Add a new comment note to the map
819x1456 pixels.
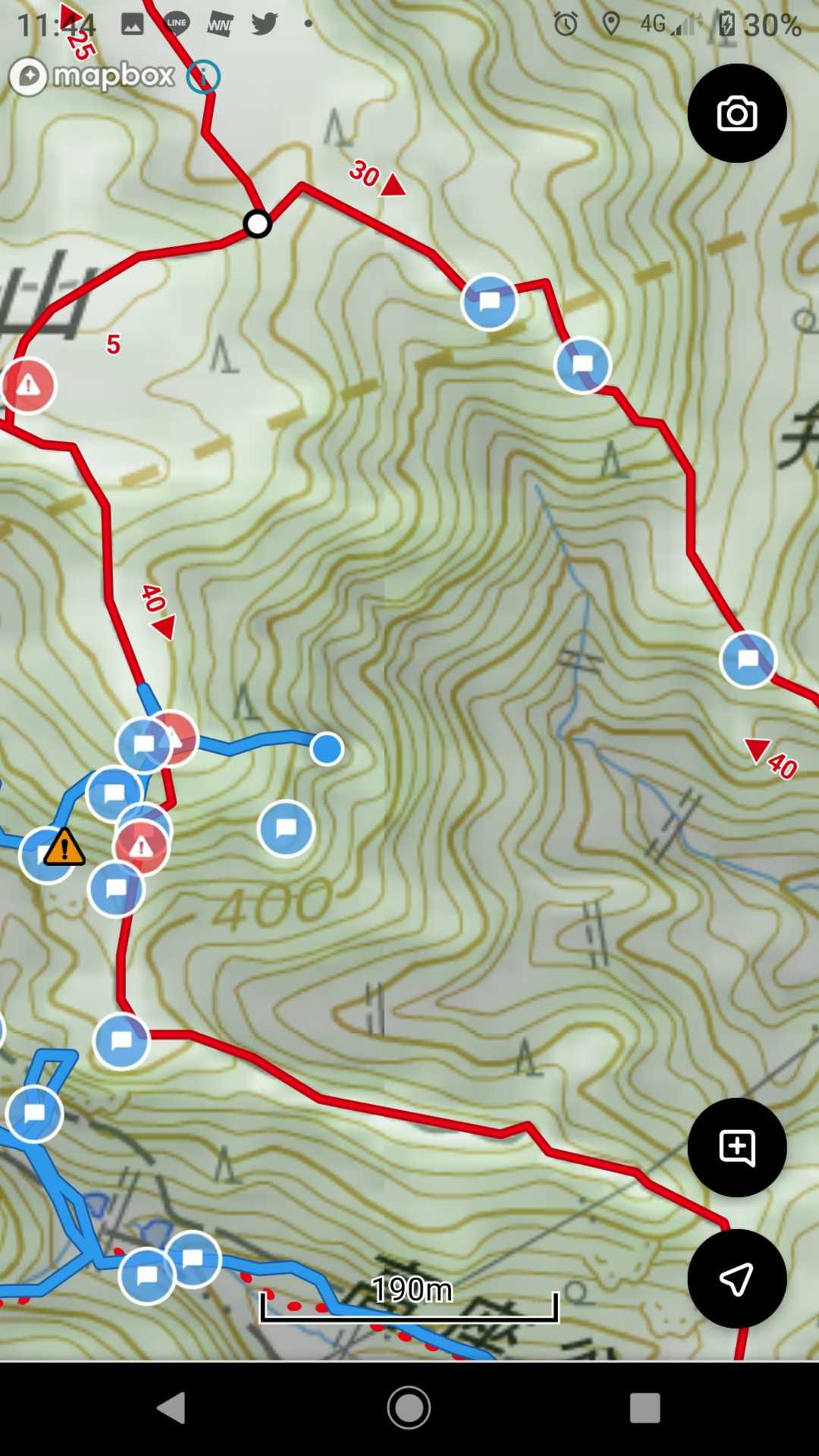[x=736, y=1147]
